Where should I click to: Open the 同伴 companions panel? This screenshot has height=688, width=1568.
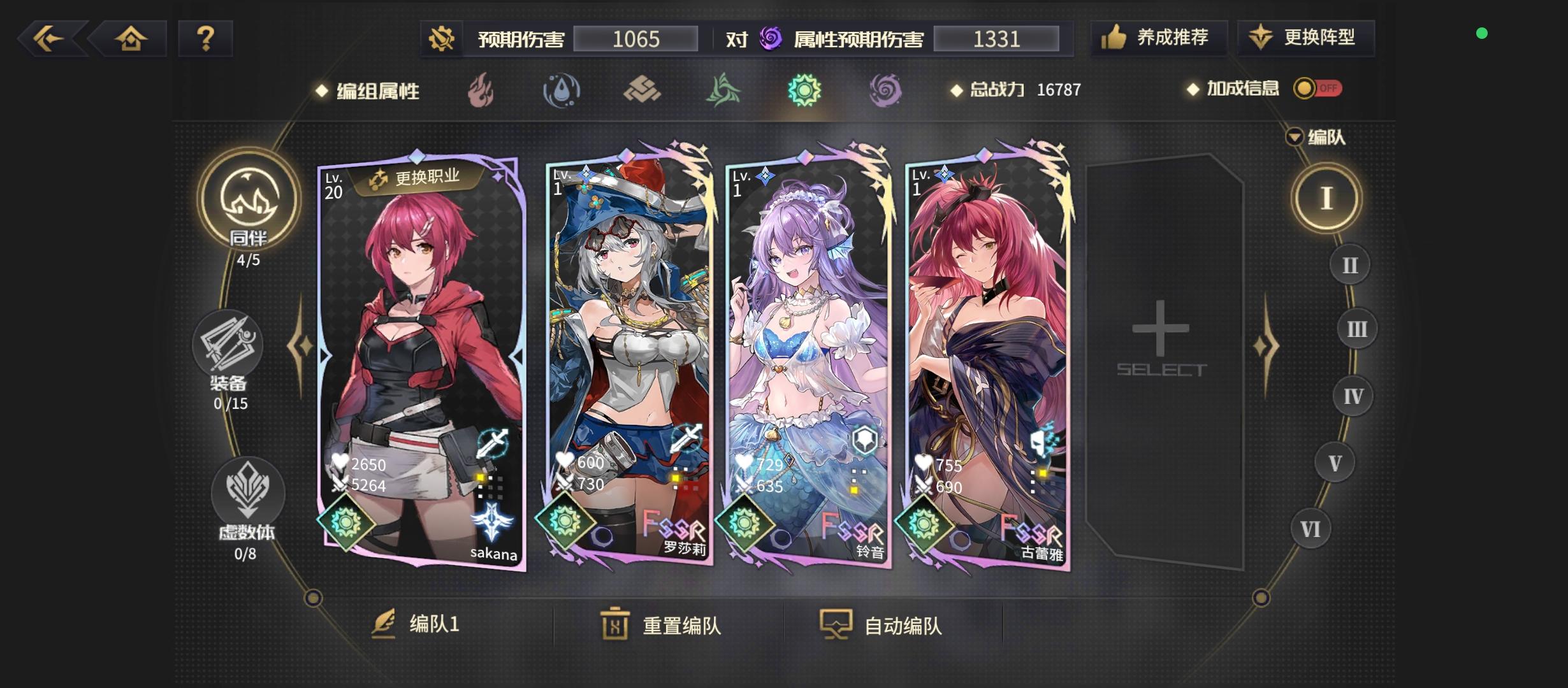(x=247, y=201)
